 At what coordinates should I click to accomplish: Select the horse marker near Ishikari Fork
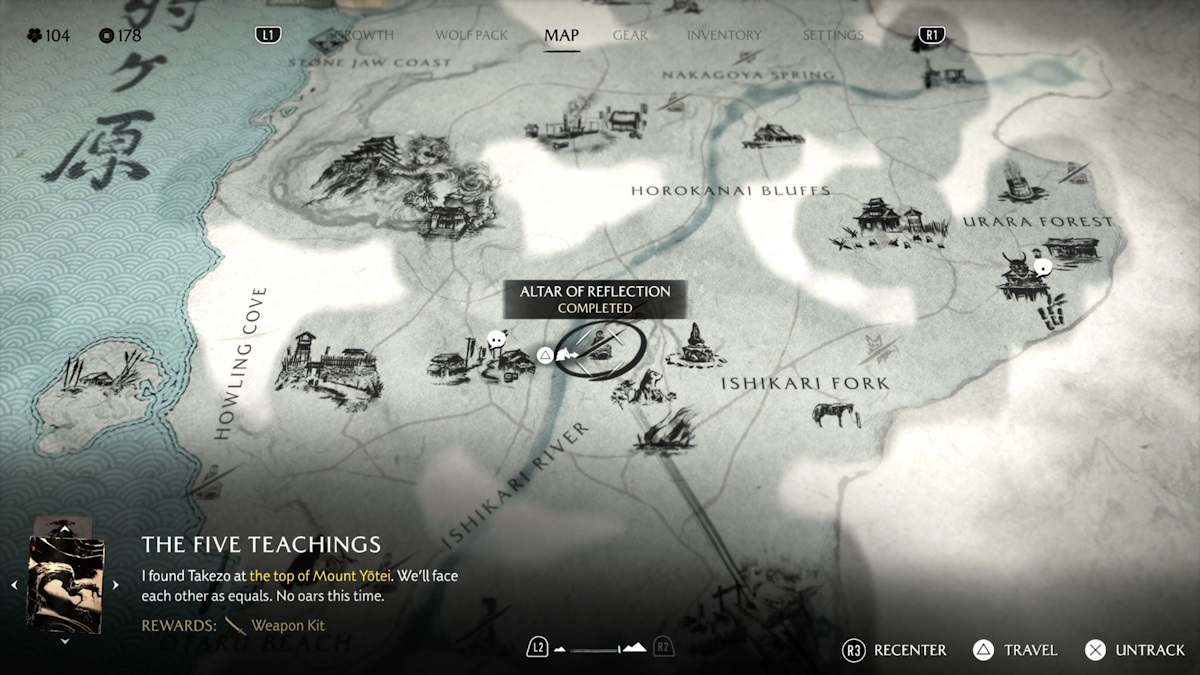tap(835, 414)
